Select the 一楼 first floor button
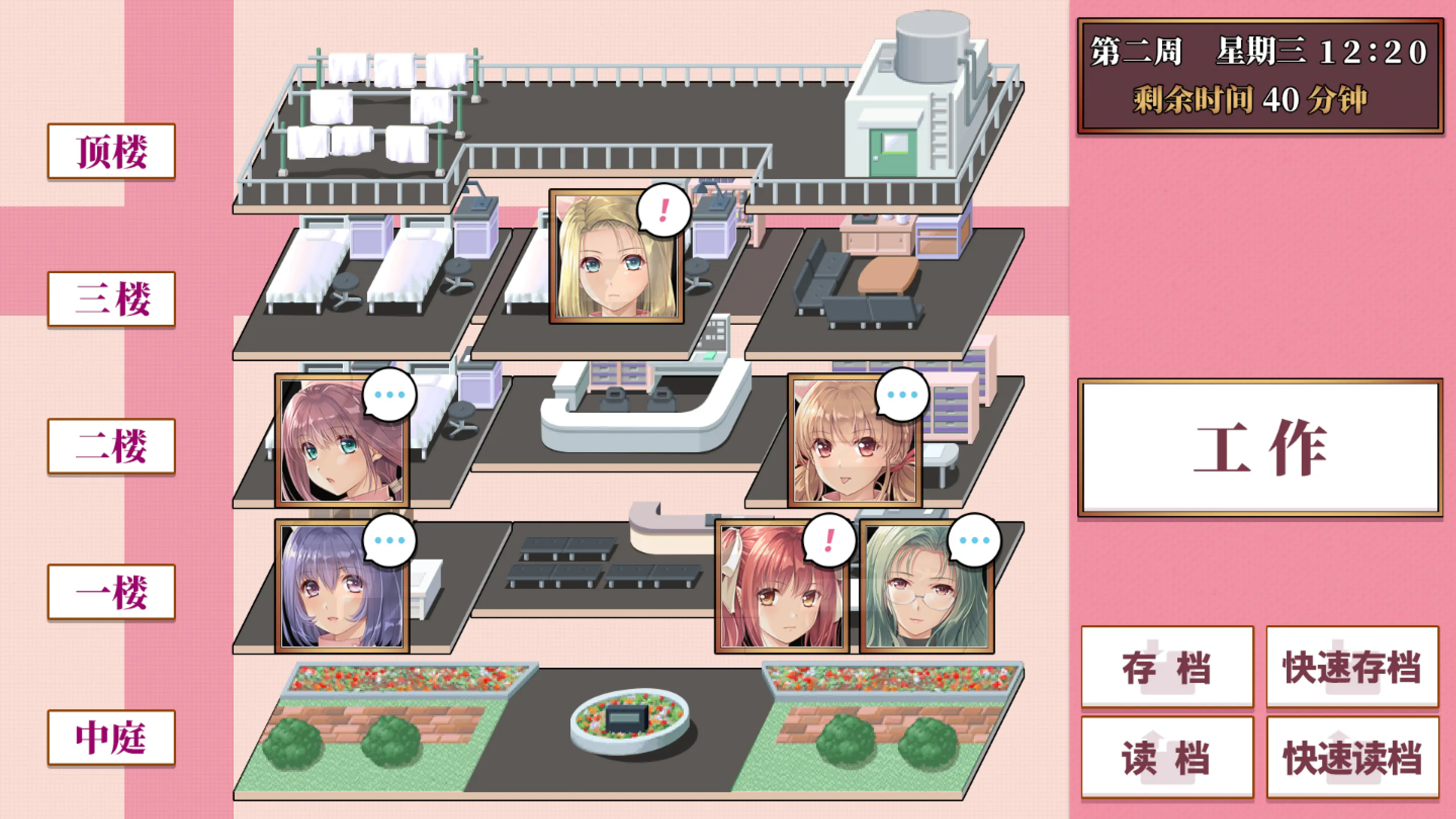 [111, 592]
